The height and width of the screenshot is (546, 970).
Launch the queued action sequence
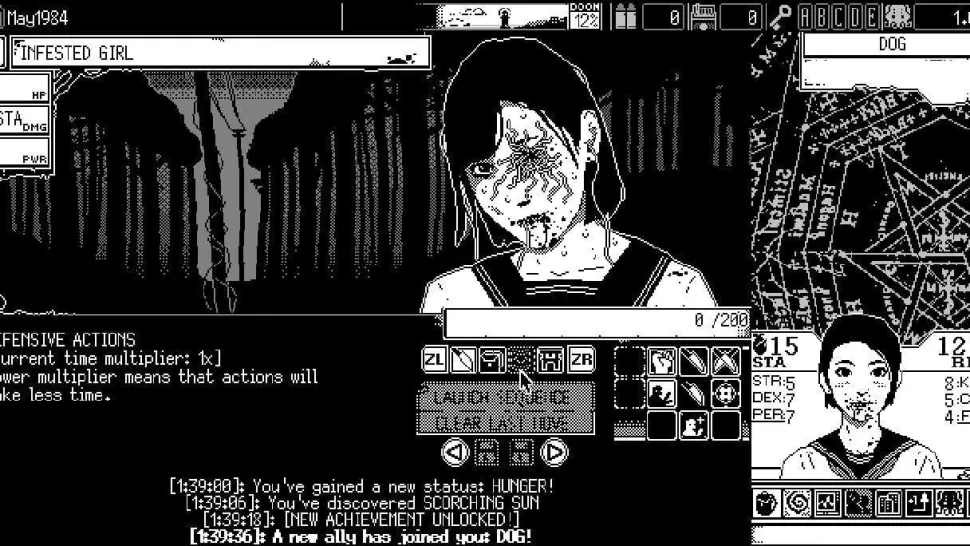pyautogui.click(x=505, y=397)
